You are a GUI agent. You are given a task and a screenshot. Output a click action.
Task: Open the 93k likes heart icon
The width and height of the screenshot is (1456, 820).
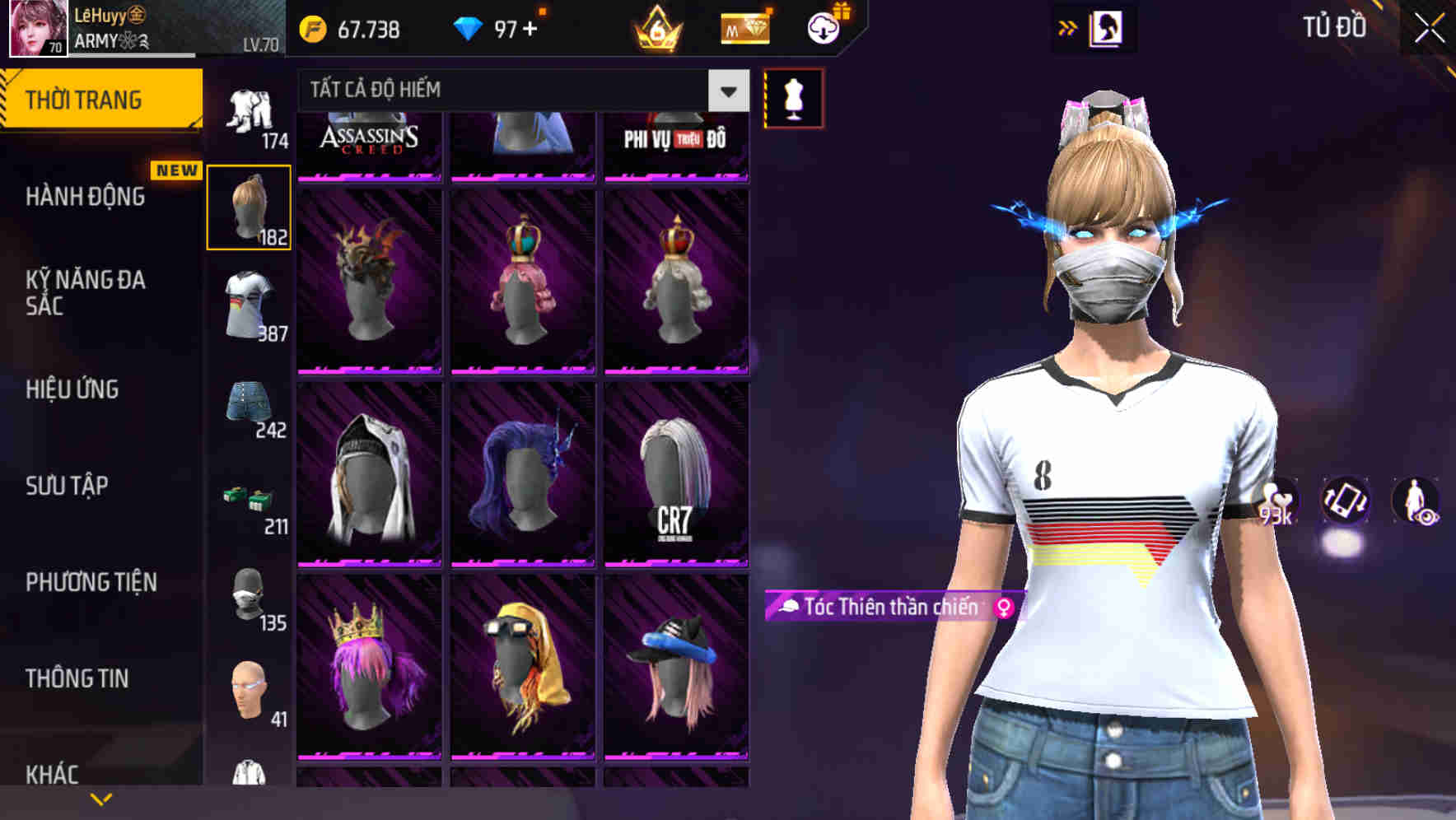(1278, 502)
